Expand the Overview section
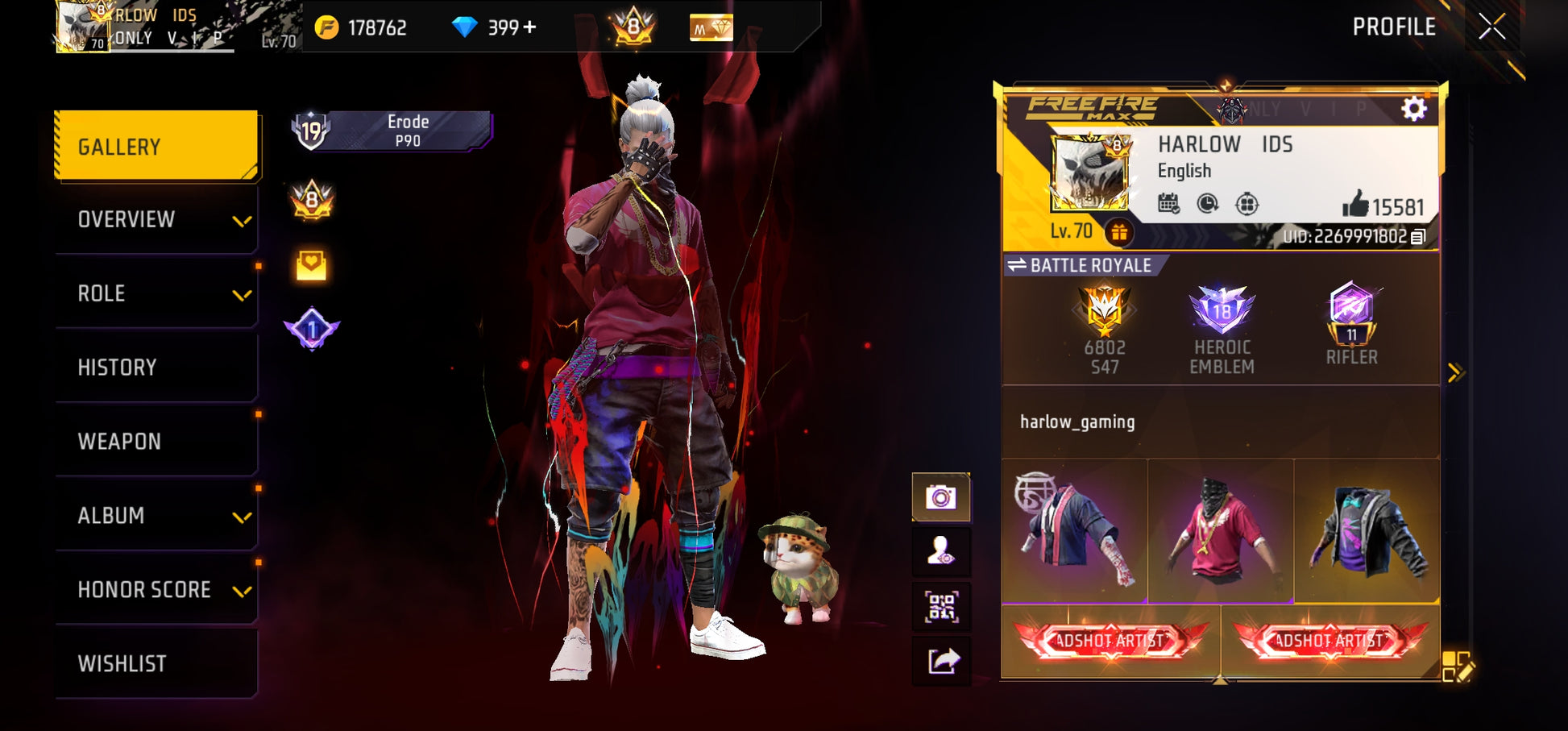The width and height of the screenshot is (1568, 731). pos(156,219)
